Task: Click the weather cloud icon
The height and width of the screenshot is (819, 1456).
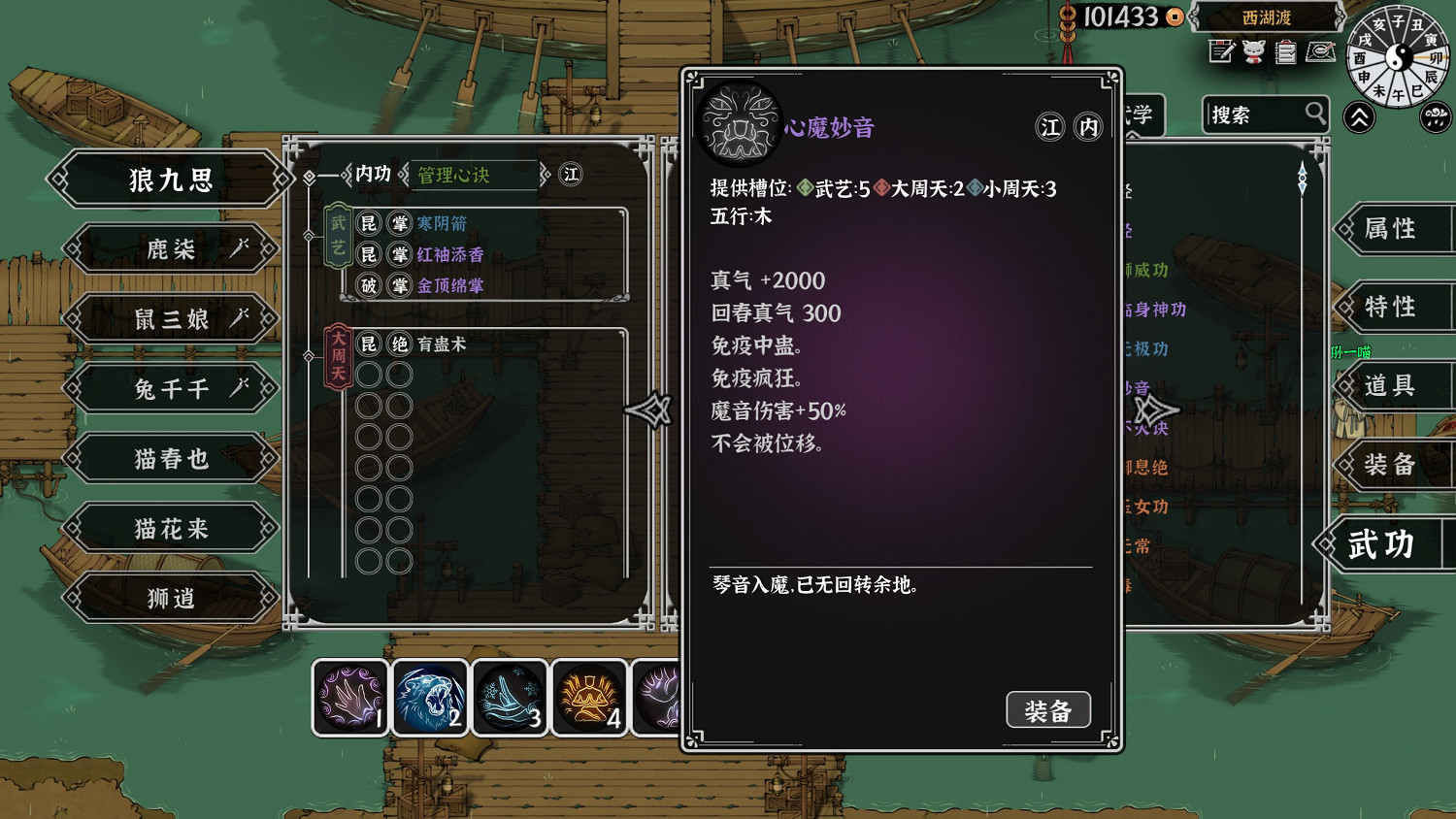Action: 1435,116
